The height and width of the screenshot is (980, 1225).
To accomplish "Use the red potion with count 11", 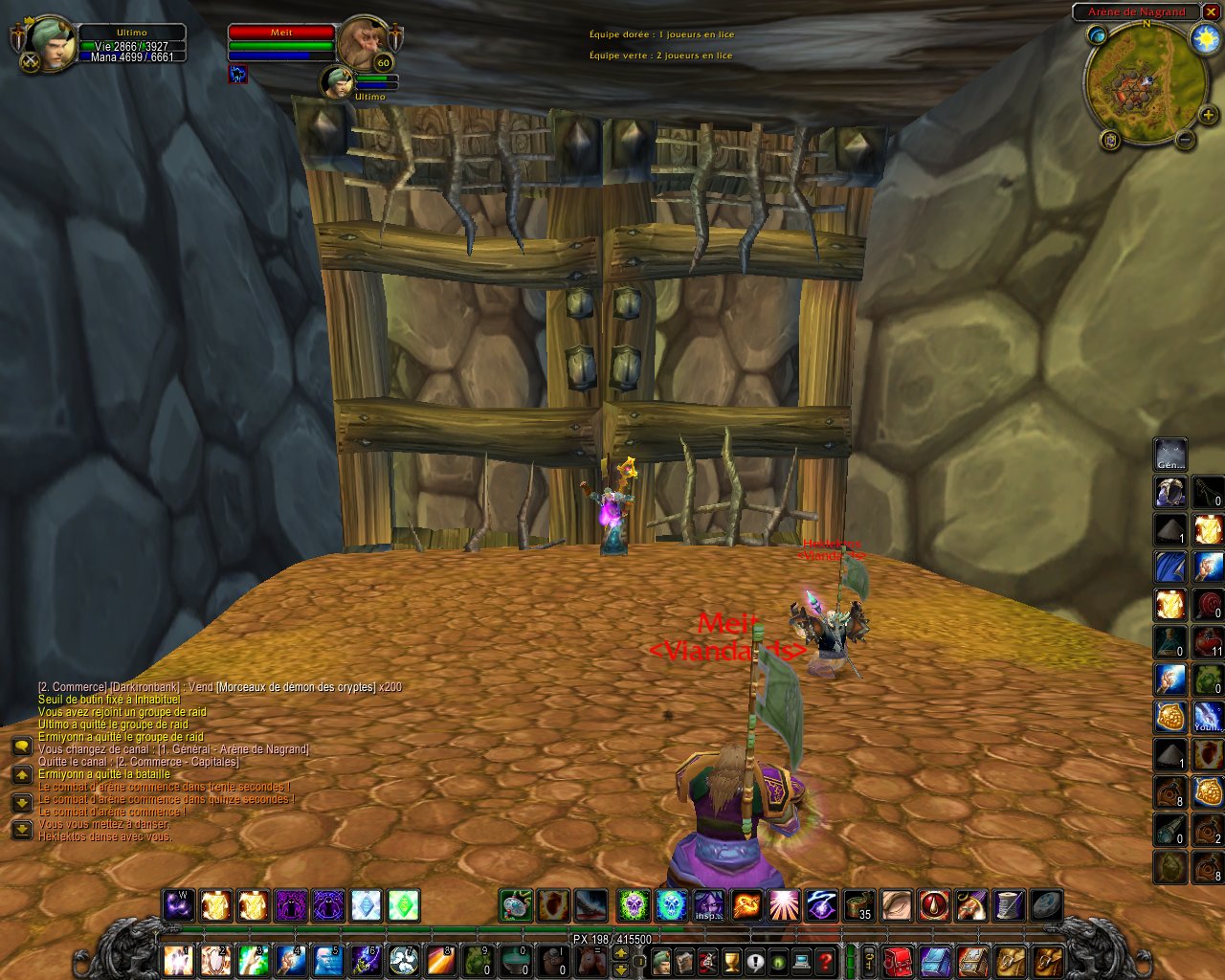I will tap(1209, 641).
